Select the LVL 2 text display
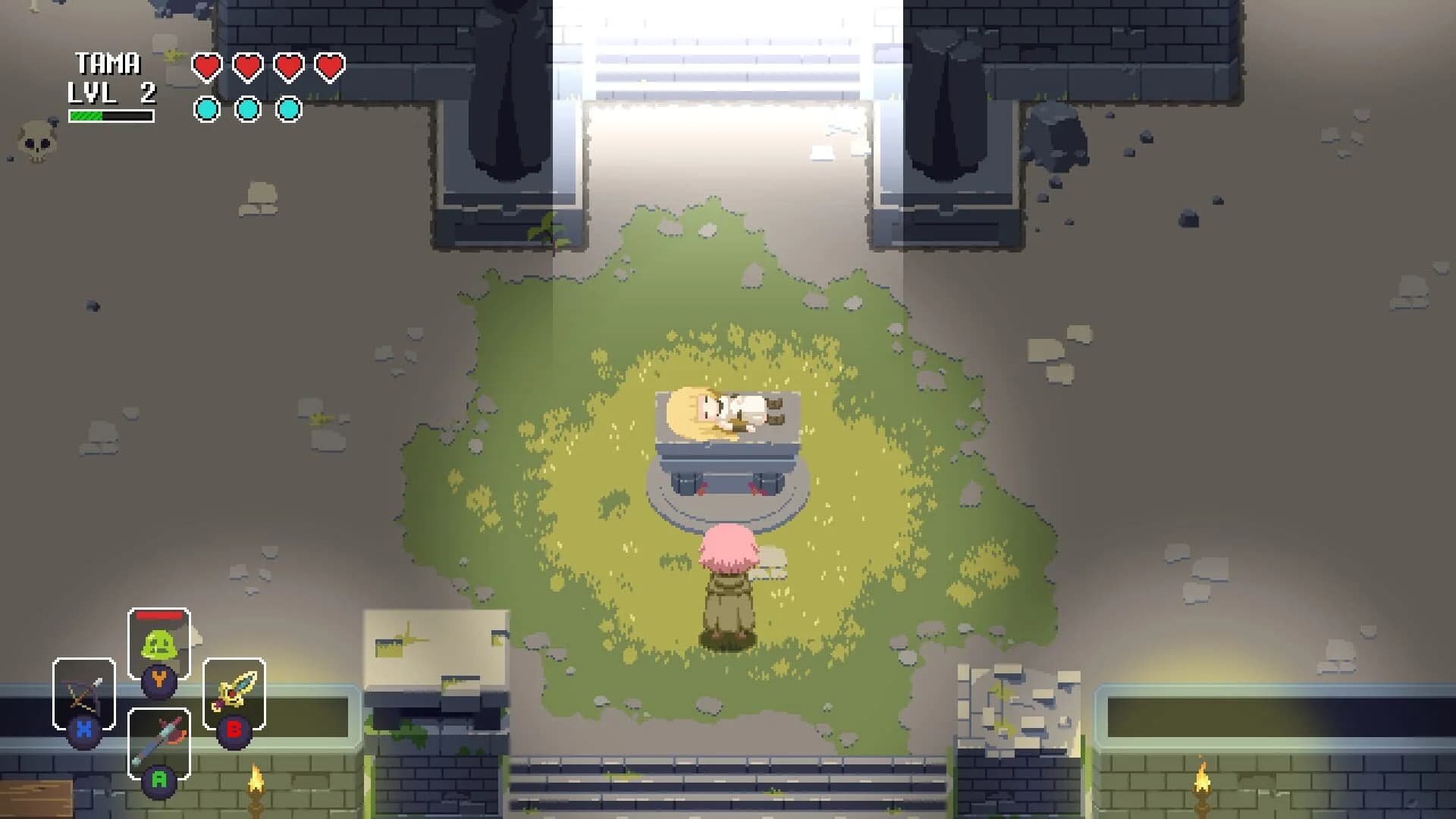Screen dimensions: 1456x819 (x=110, y=93)
